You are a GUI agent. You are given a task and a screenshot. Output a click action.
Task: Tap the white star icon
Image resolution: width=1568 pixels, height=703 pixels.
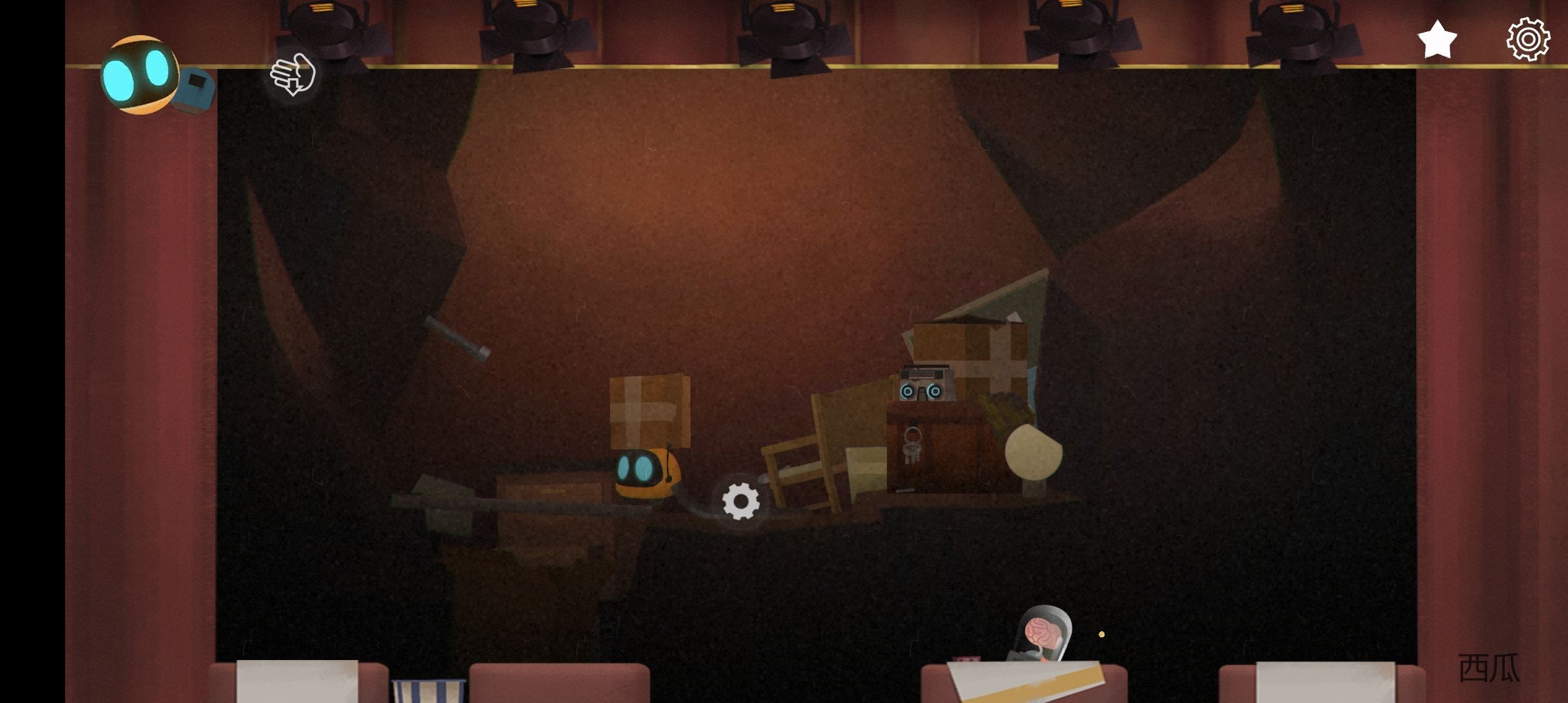pyautogui.click(x=1436, y=39)
